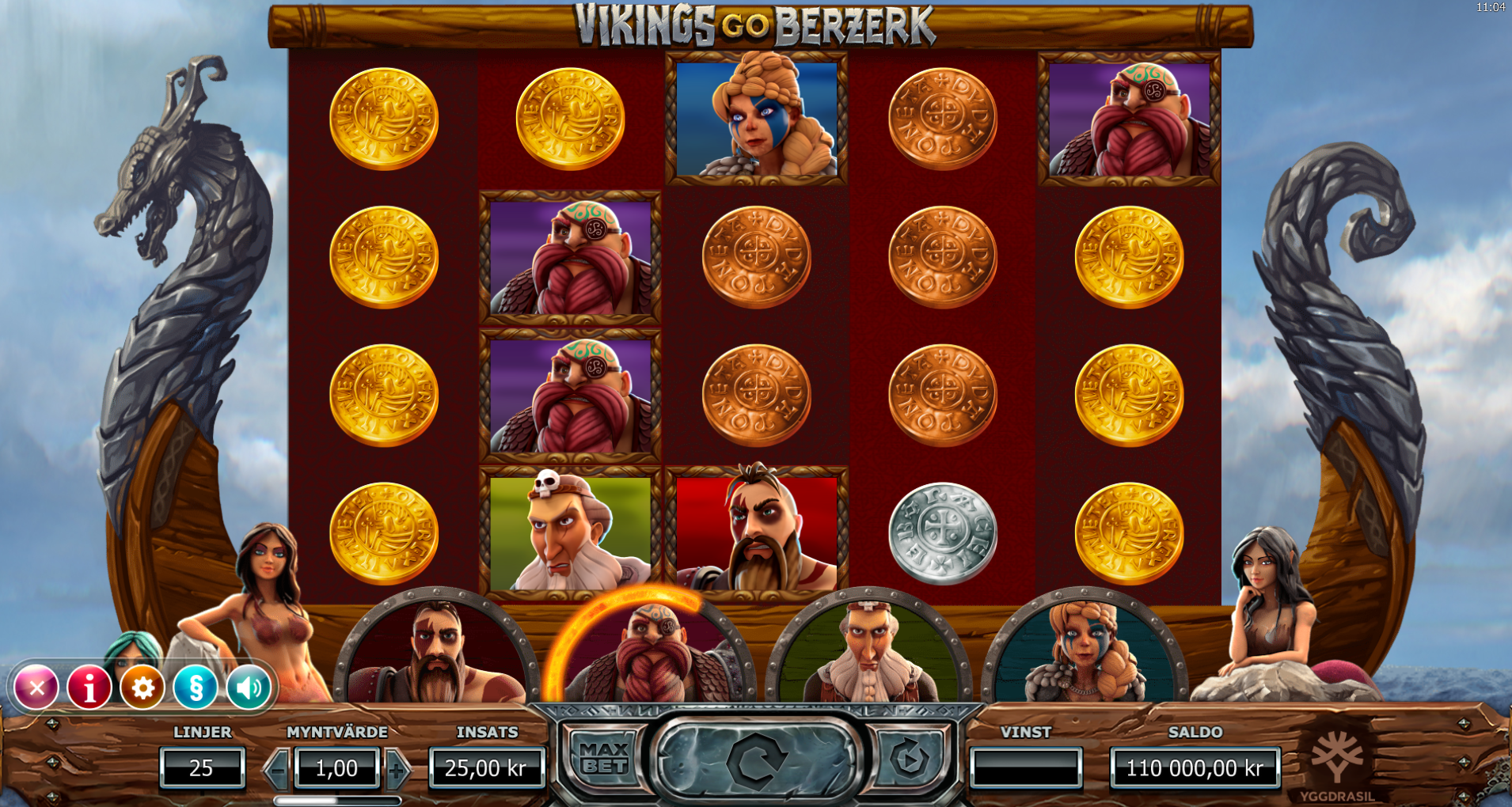Viewport: 1512px width, 807px height.
Task: Click the INSATS bet amount display
Action: pyautogui.click(x=485, y=767)
